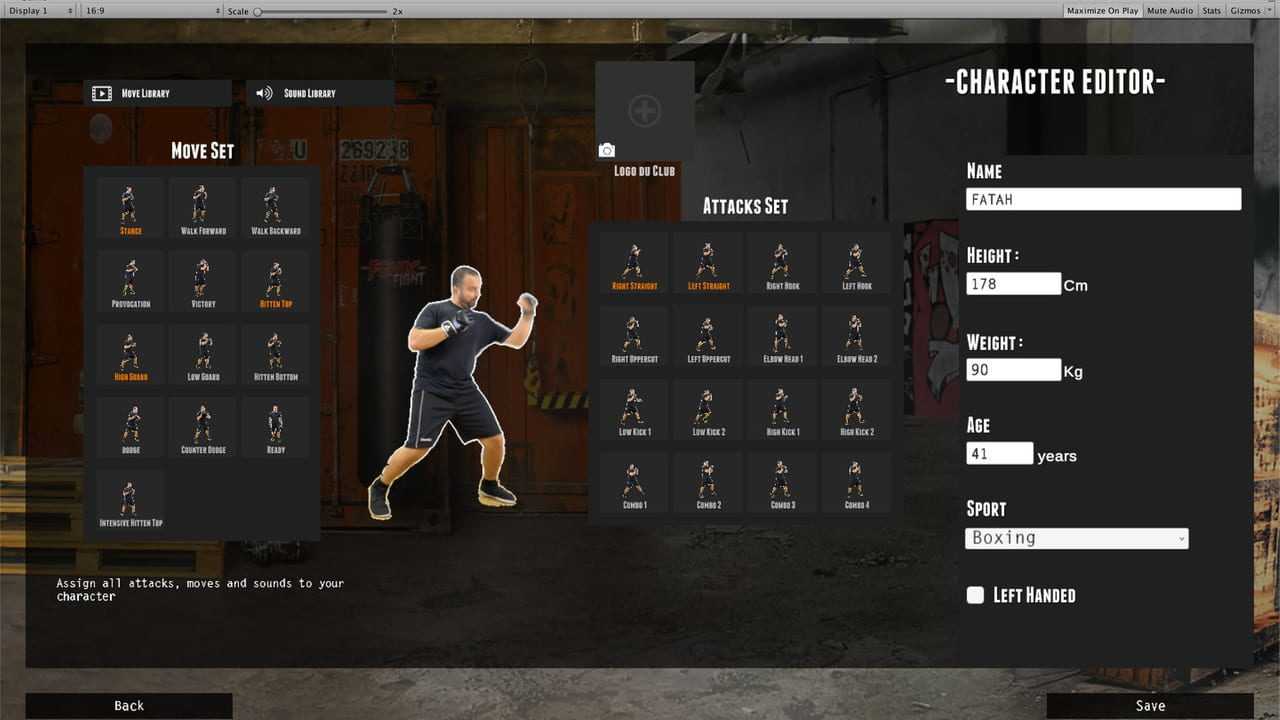
Task: Go back with the Back button
Action: pos(129,706)
